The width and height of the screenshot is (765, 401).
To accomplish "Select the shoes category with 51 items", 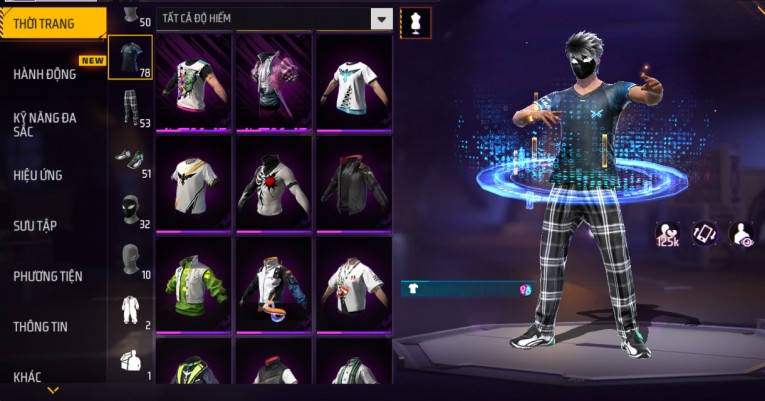I will (x=130, y=160).
